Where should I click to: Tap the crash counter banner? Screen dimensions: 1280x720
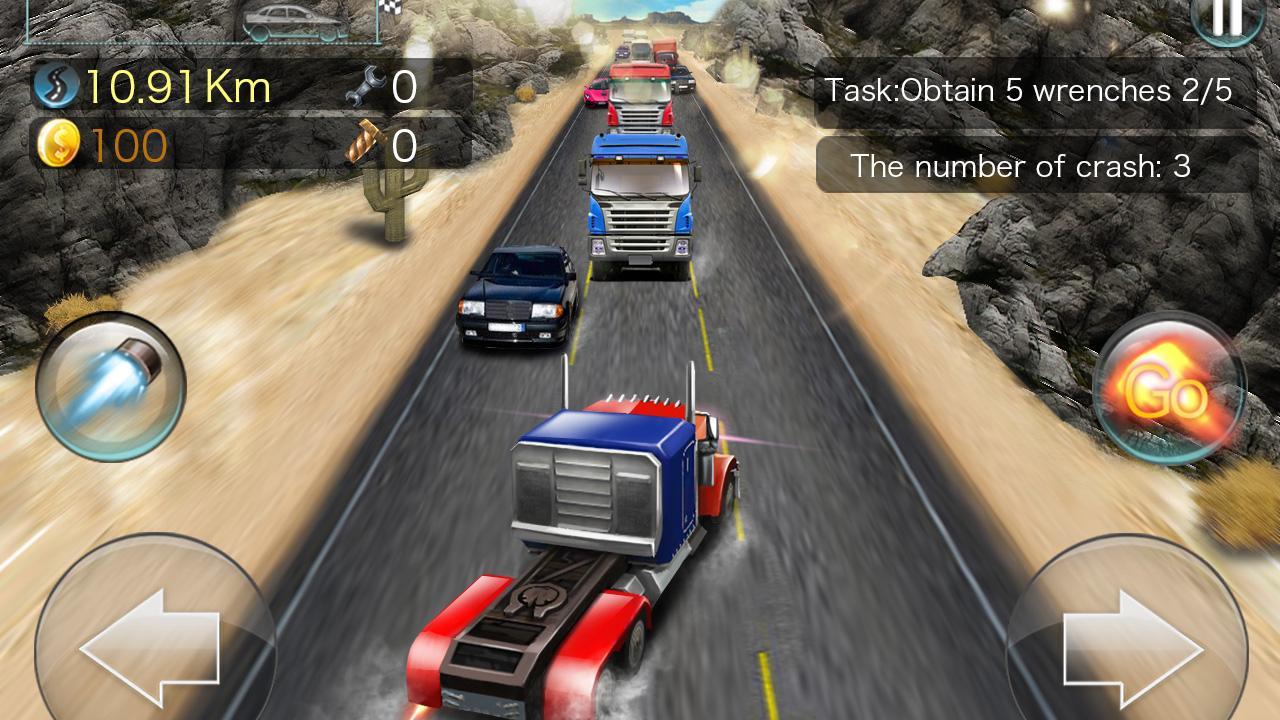click(x=1020, y=166)
